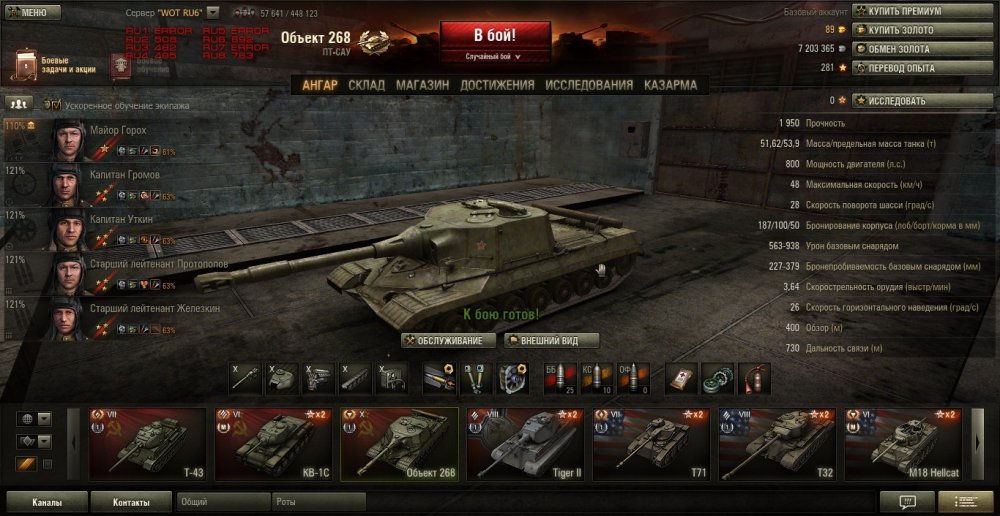Go to the ИССЛЕДОВАНИЯ tab

pos(589,85)
